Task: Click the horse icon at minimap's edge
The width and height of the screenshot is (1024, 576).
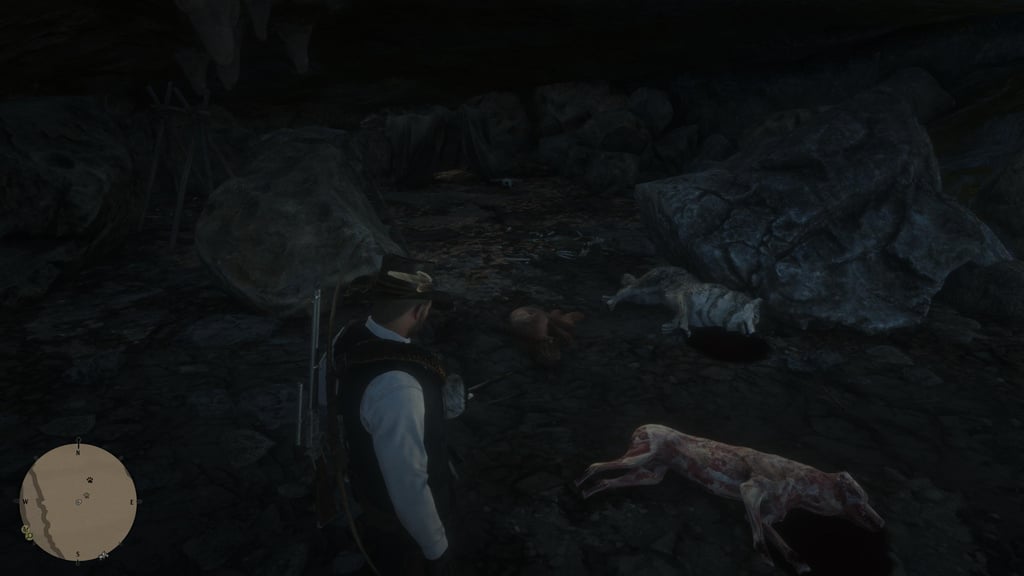Action: [x=103, y=553]
